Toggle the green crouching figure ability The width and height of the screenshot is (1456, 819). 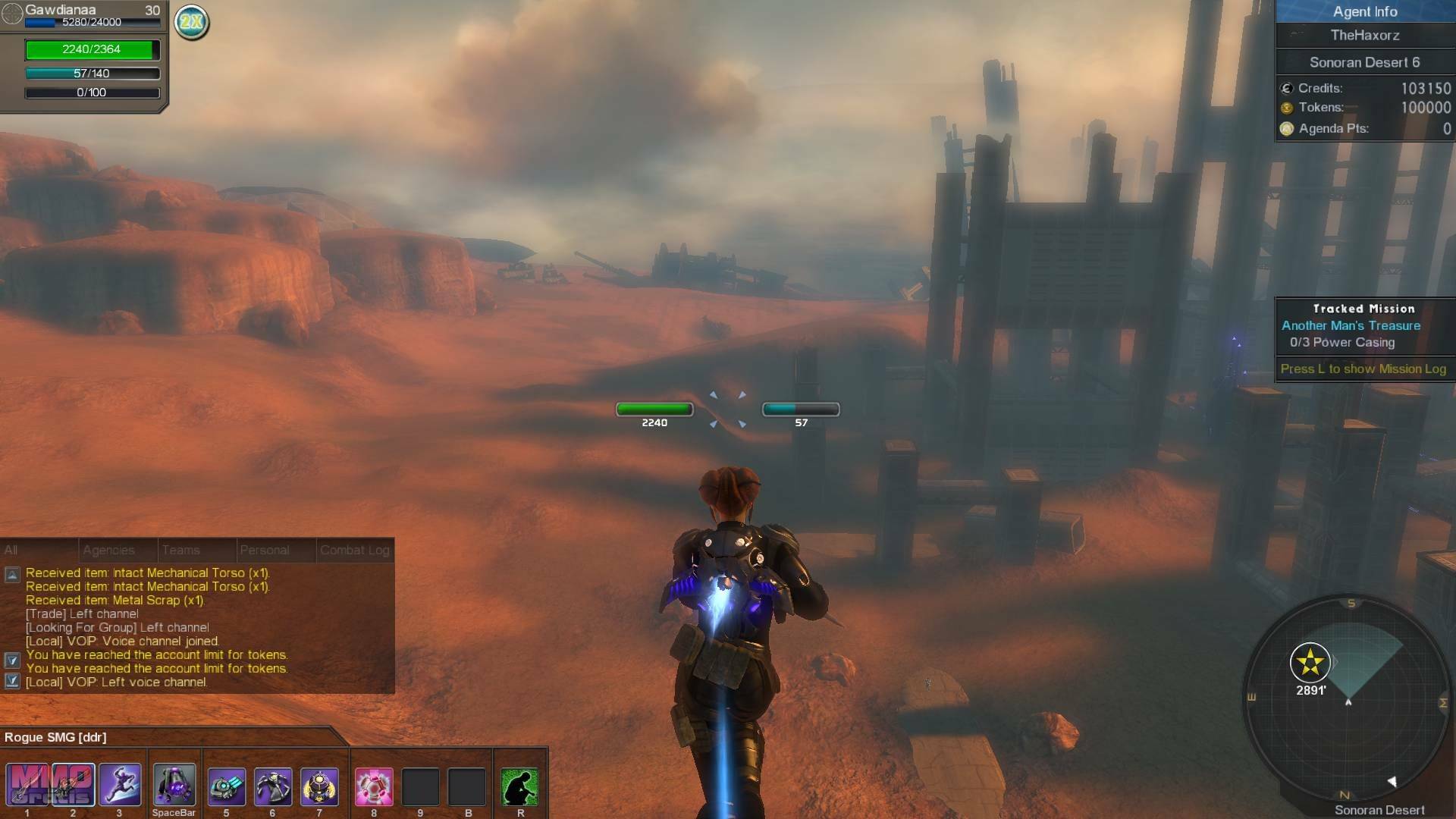click(x=520, y=786)
